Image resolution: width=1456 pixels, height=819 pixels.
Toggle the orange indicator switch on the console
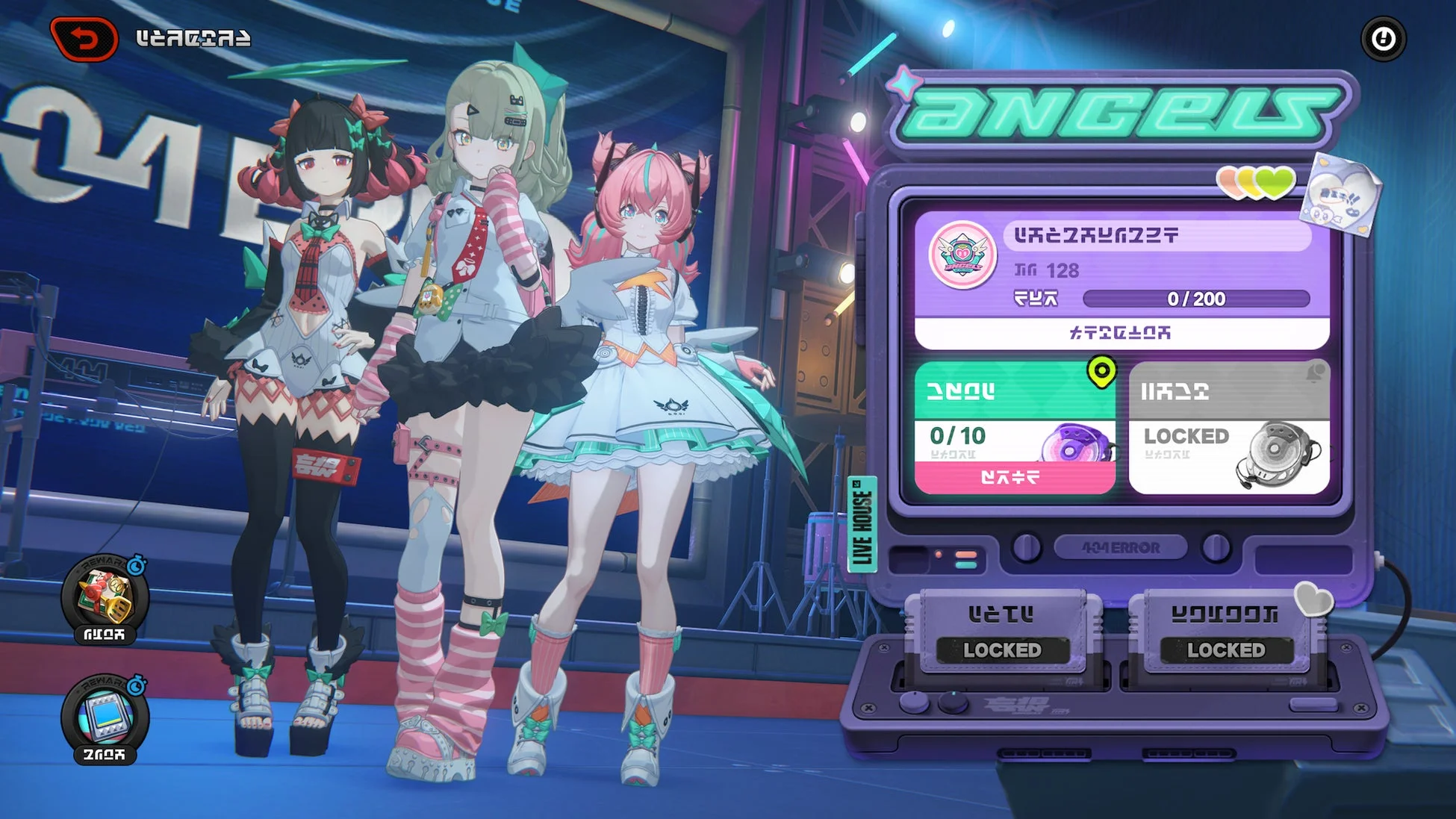tap(966, 555)
